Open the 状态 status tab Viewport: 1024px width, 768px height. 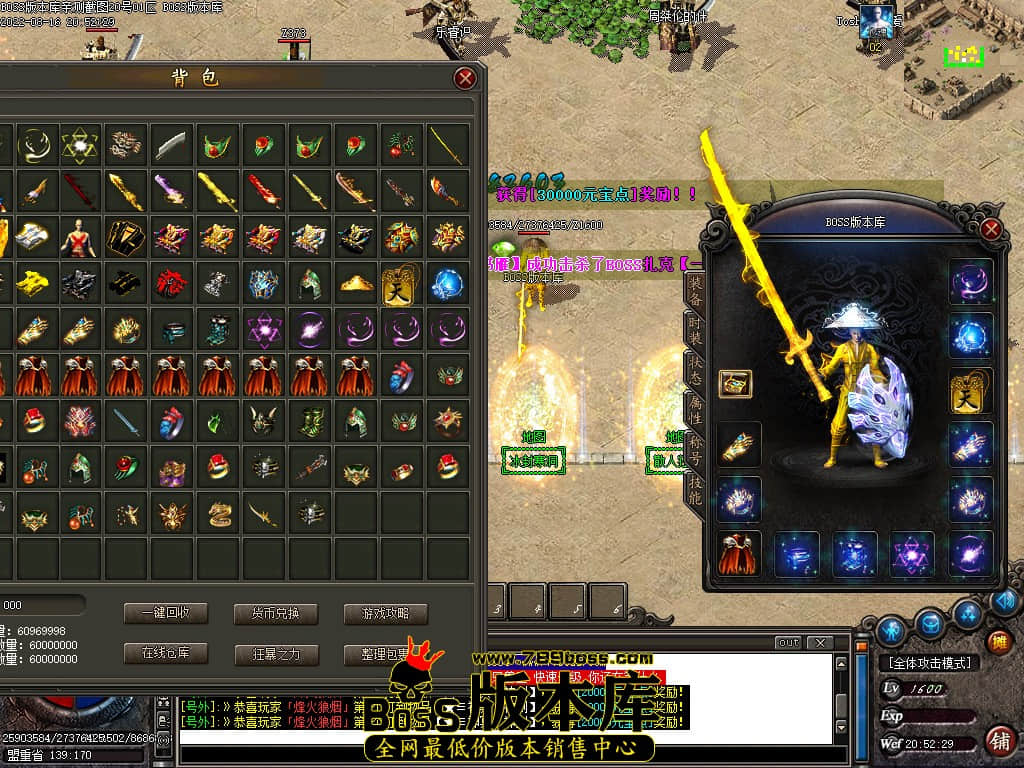coord(695,366)
